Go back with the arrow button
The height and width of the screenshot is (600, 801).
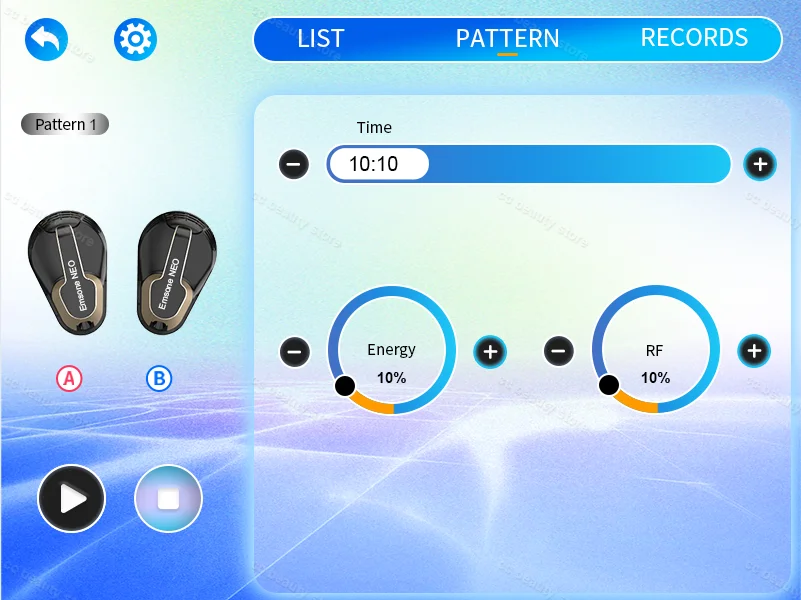46,40
